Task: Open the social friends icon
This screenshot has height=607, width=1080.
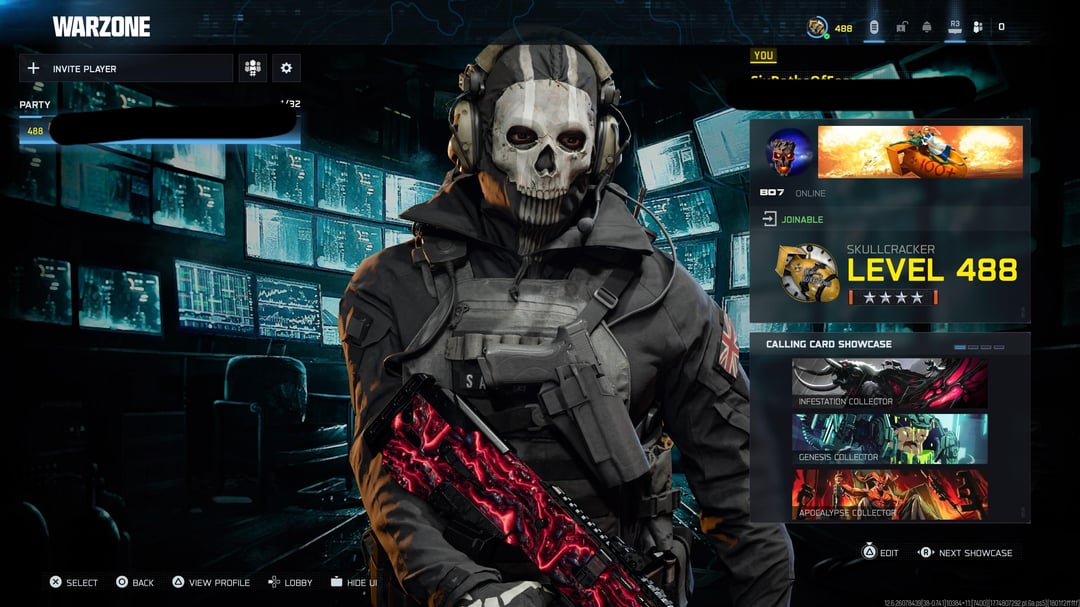Action: coord(978,27)
